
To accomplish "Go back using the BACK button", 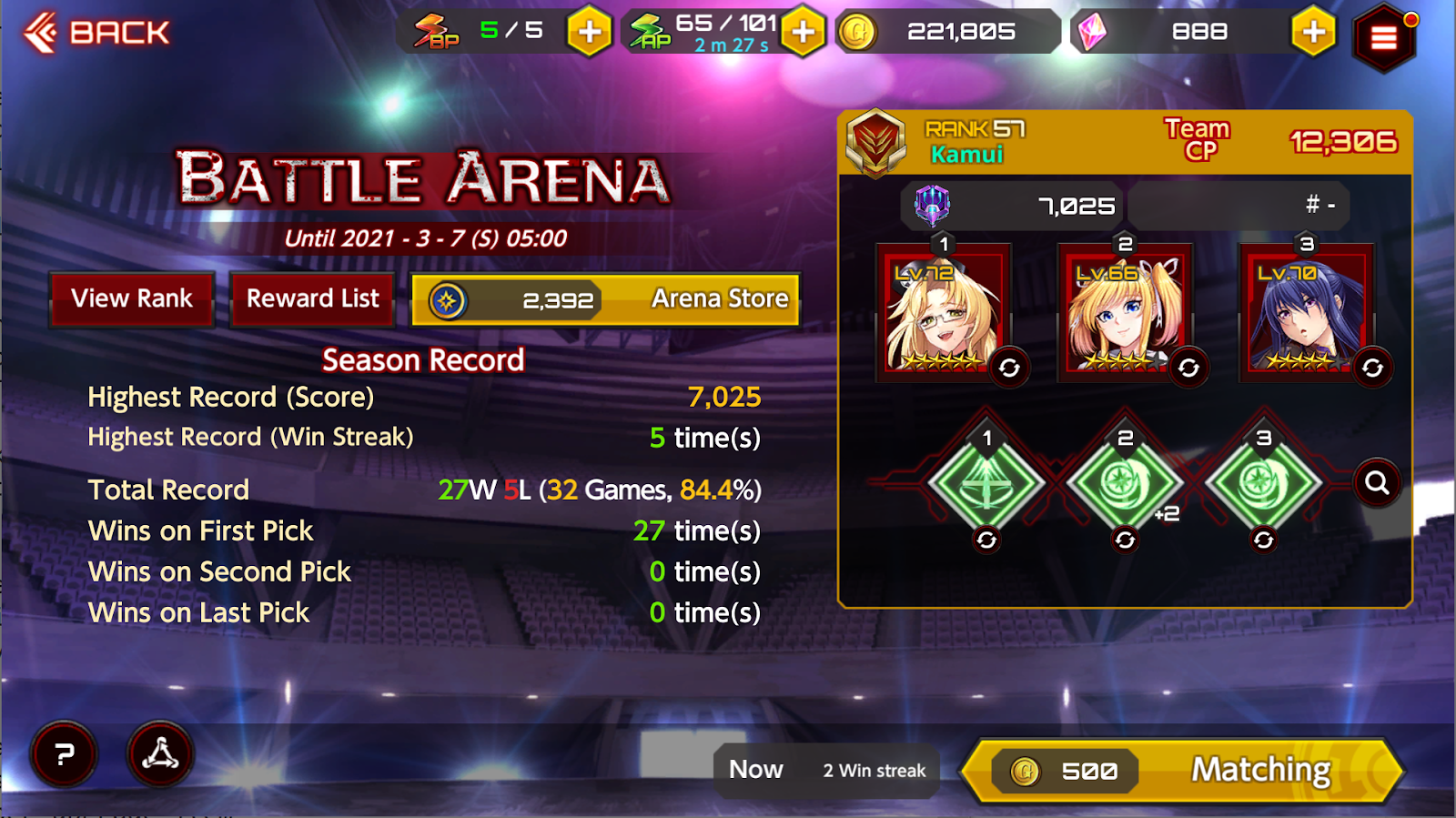I will pos(96,33).
